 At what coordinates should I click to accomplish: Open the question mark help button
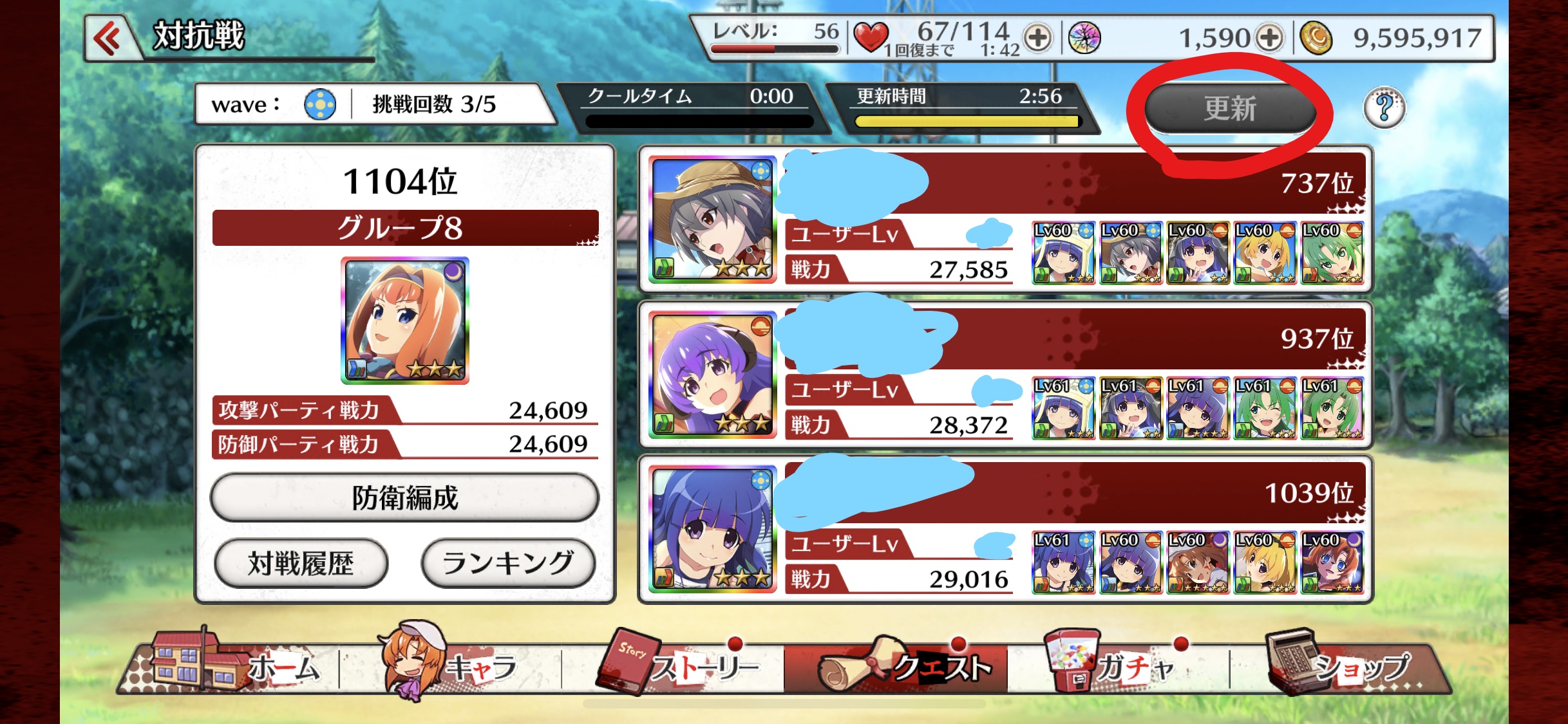tap(1384, 107)
